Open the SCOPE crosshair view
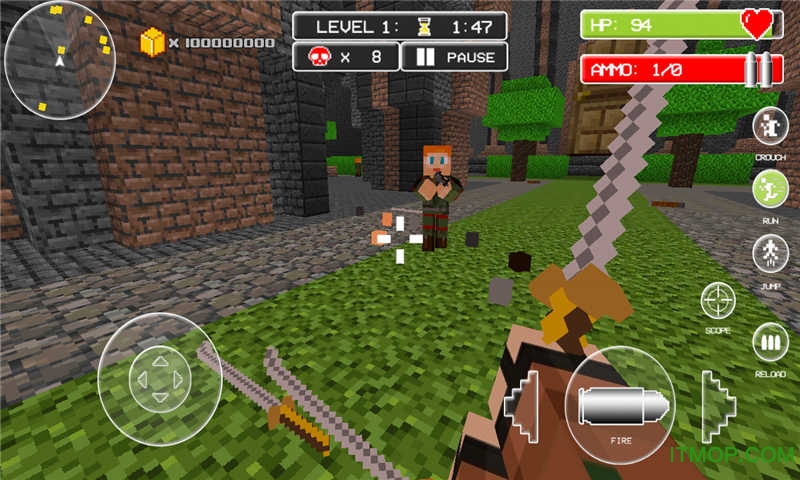The height and width of the screenshot is (480, 800). pyautogui.click(x=718, y=301)
